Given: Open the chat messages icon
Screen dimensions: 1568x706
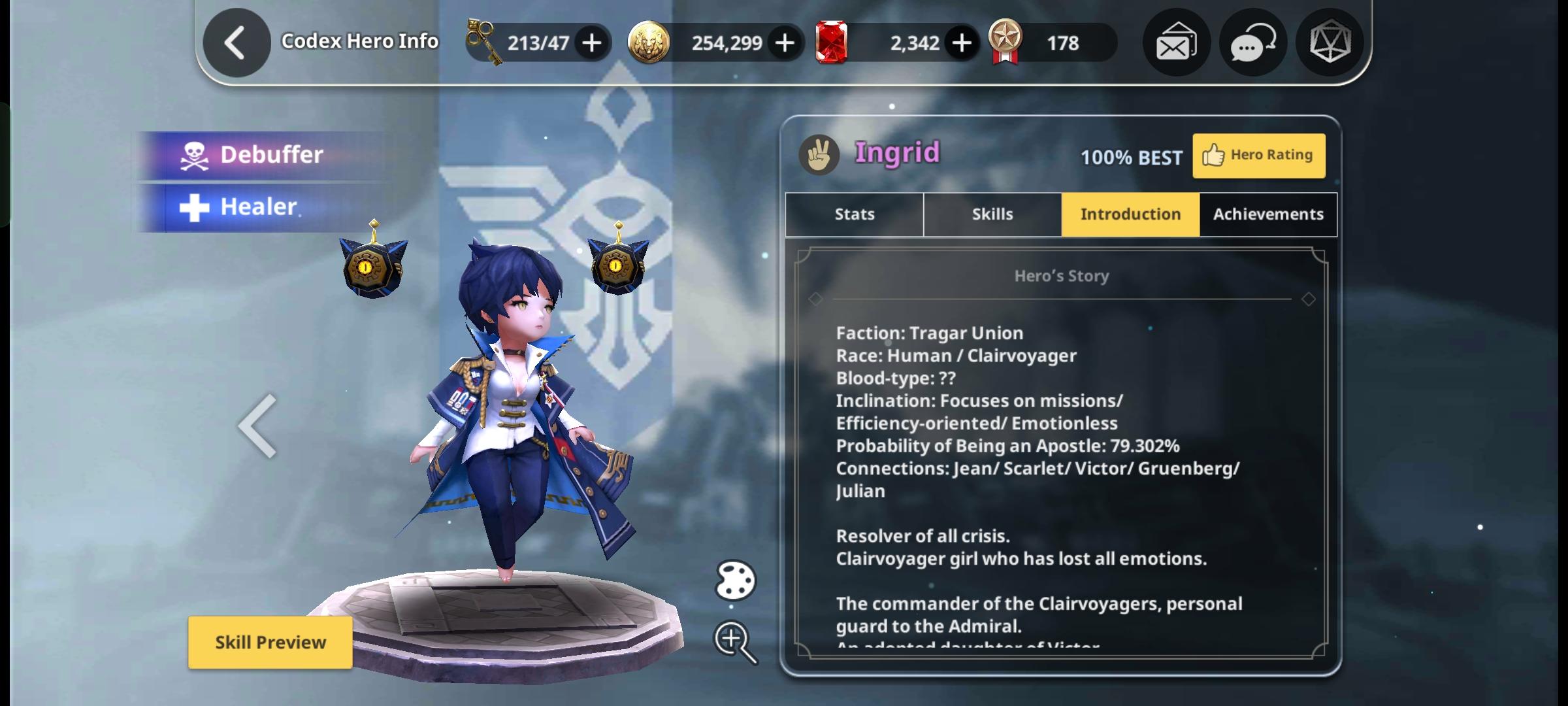Looking at the screenshot, I should click(1252, 42).
